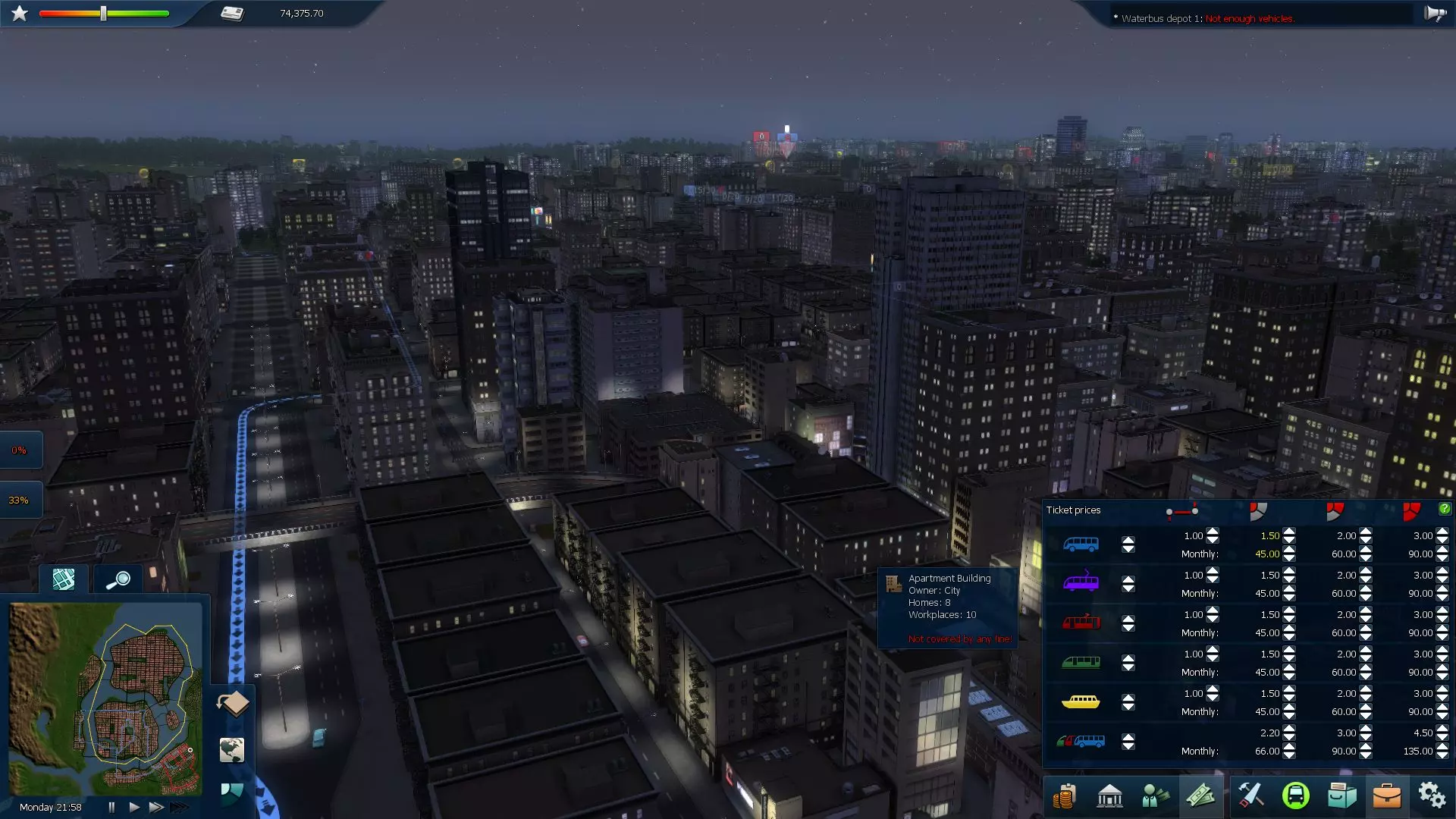Click the globe icon beside the minimap

232,750
